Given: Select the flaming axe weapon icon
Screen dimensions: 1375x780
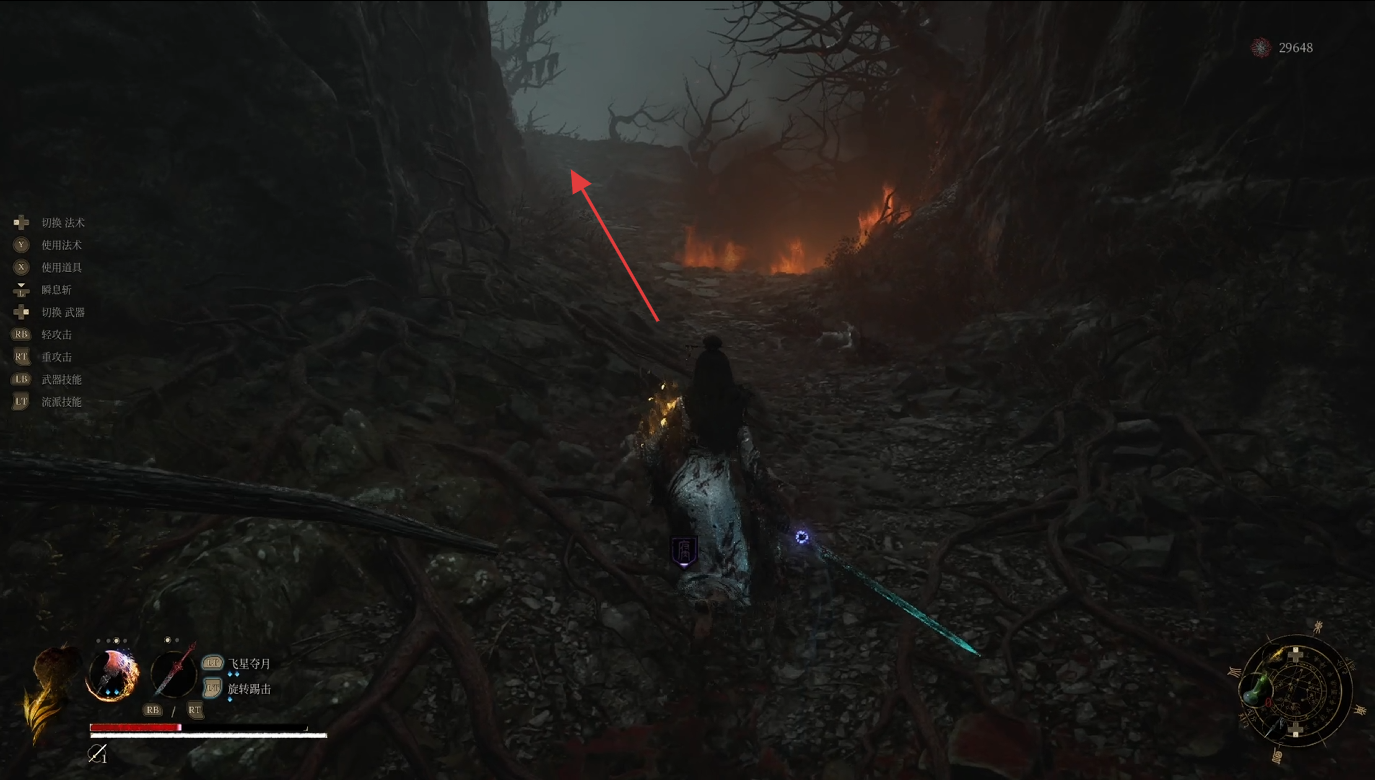Looking at the screenshot, I should (112, 674).
